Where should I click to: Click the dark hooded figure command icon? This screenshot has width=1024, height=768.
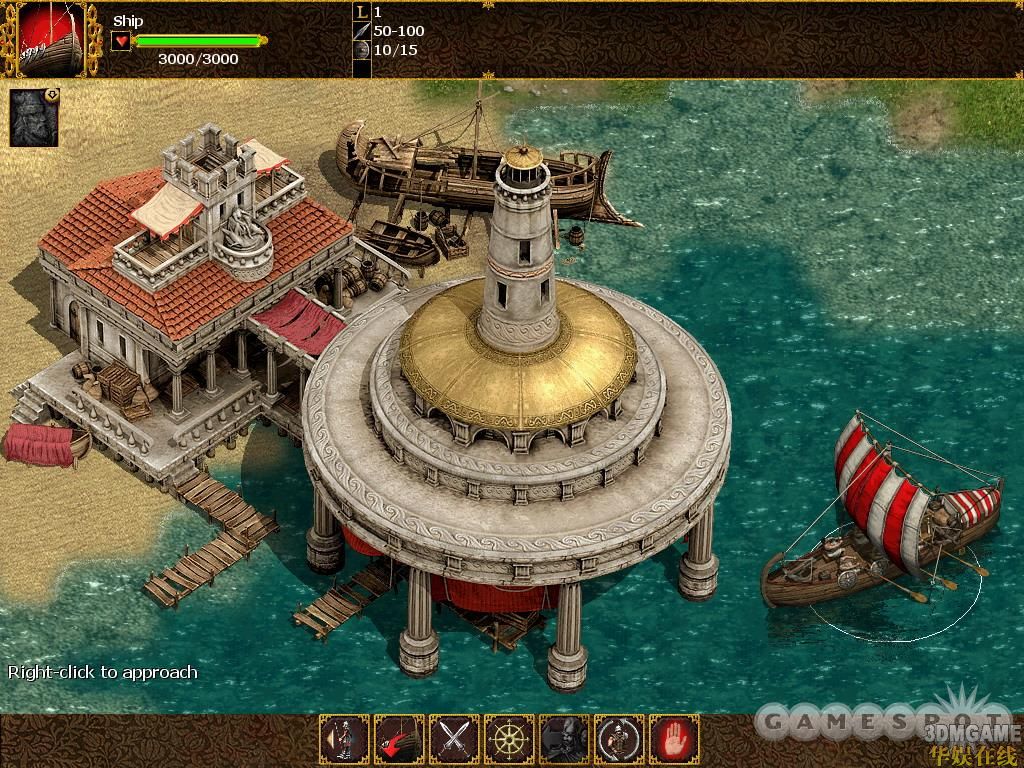(564, 740)
